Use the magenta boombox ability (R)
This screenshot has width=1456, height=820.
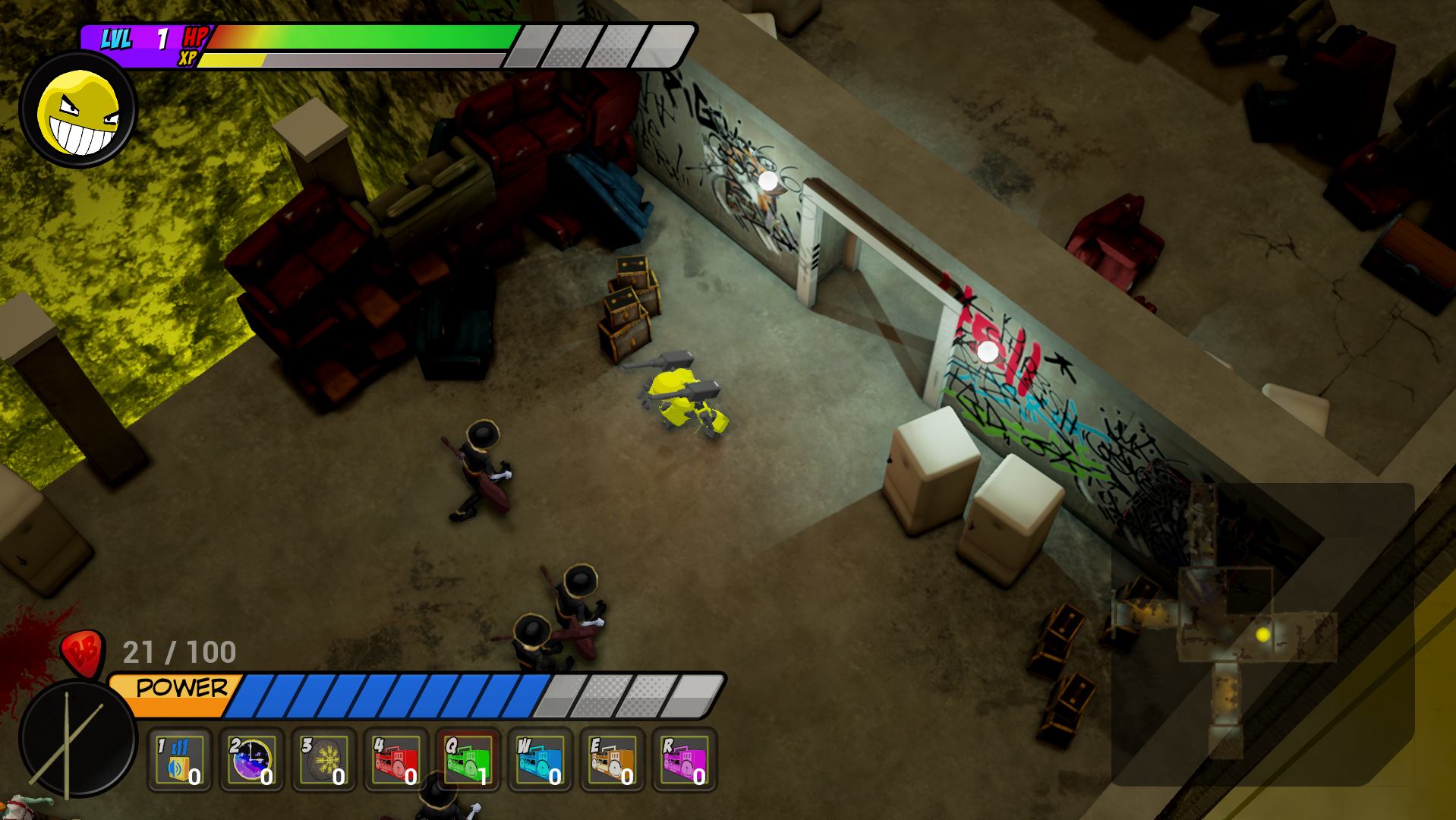coord(685,760)
